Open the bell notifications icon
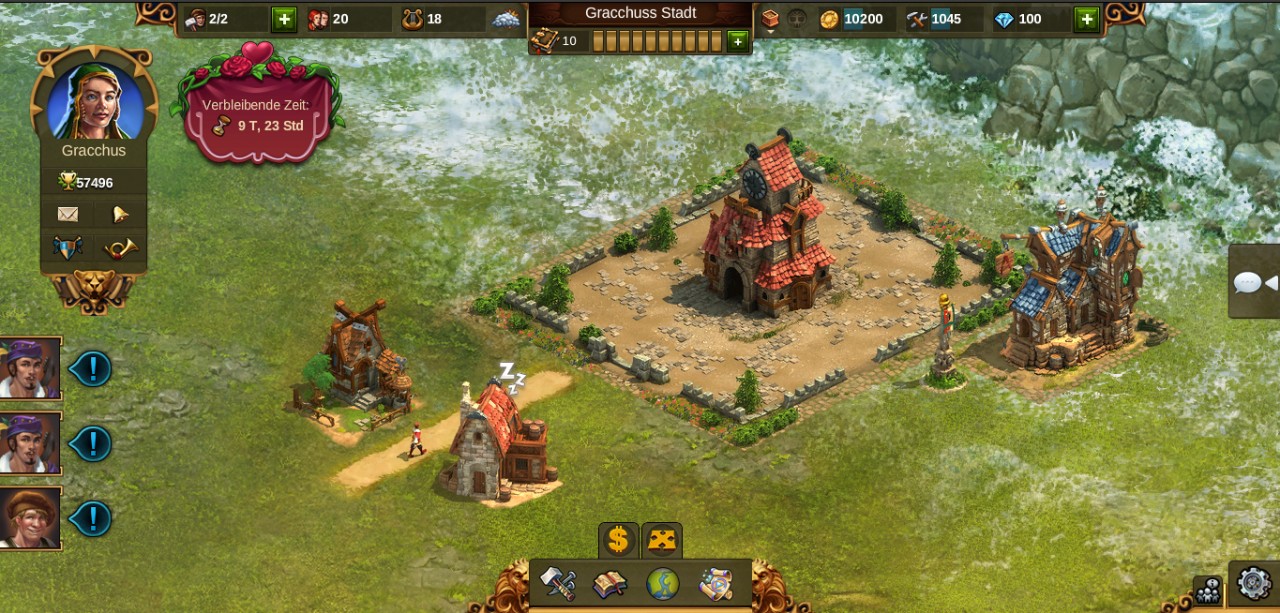 pos(120,214)
